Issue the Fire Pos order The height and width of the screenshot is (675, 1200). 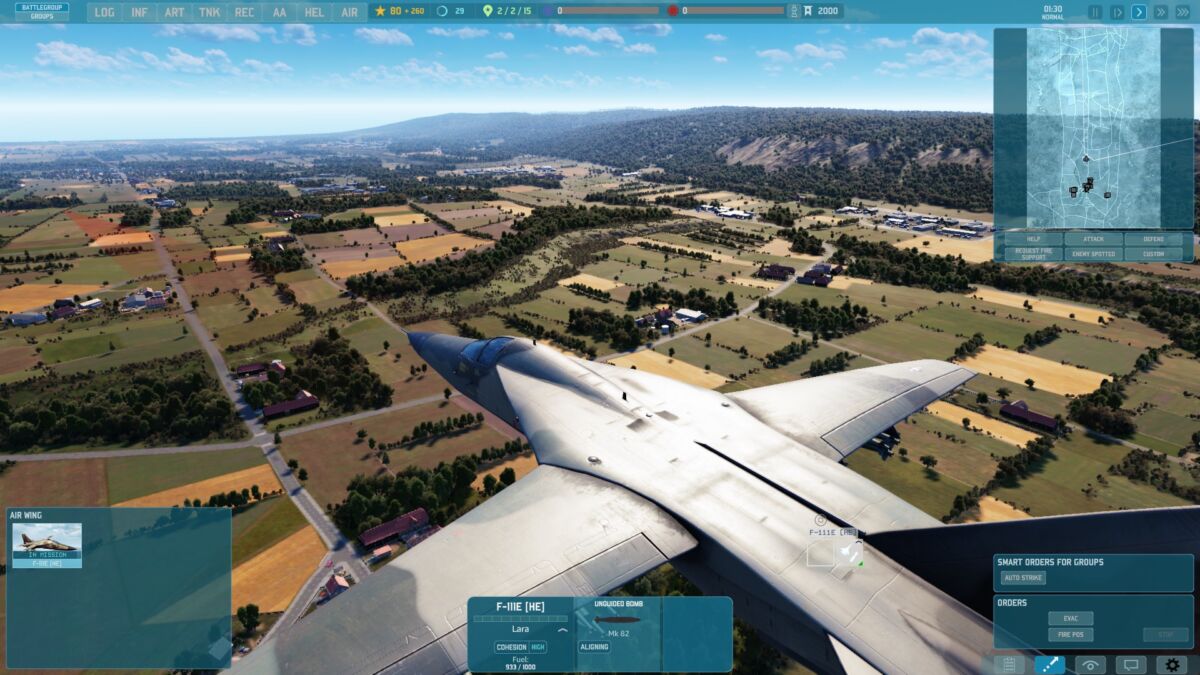coord(1070,635)
